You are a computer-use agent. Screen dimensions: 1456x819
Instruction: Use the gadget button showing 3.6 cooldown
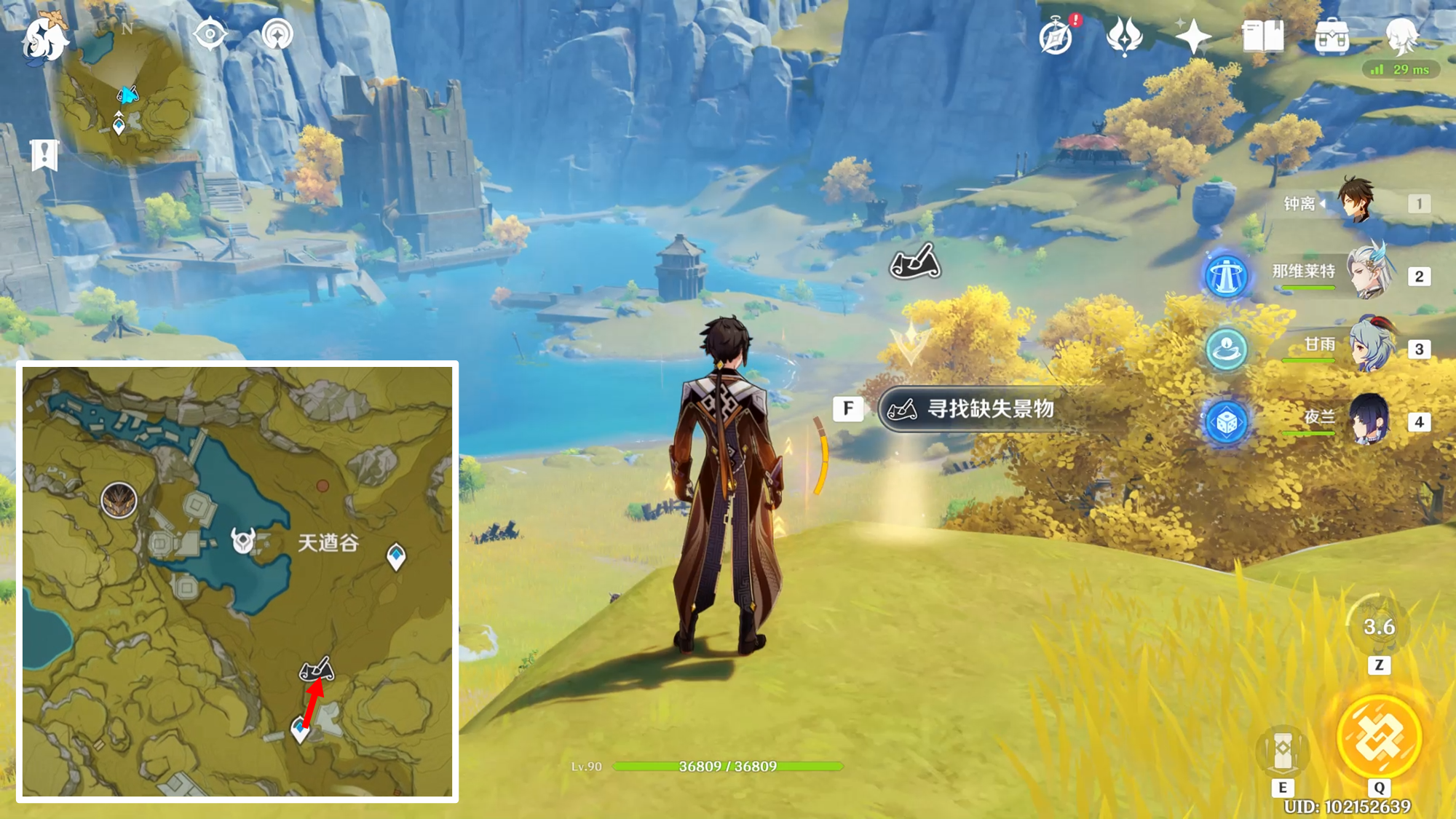(x=1378, y=628)
